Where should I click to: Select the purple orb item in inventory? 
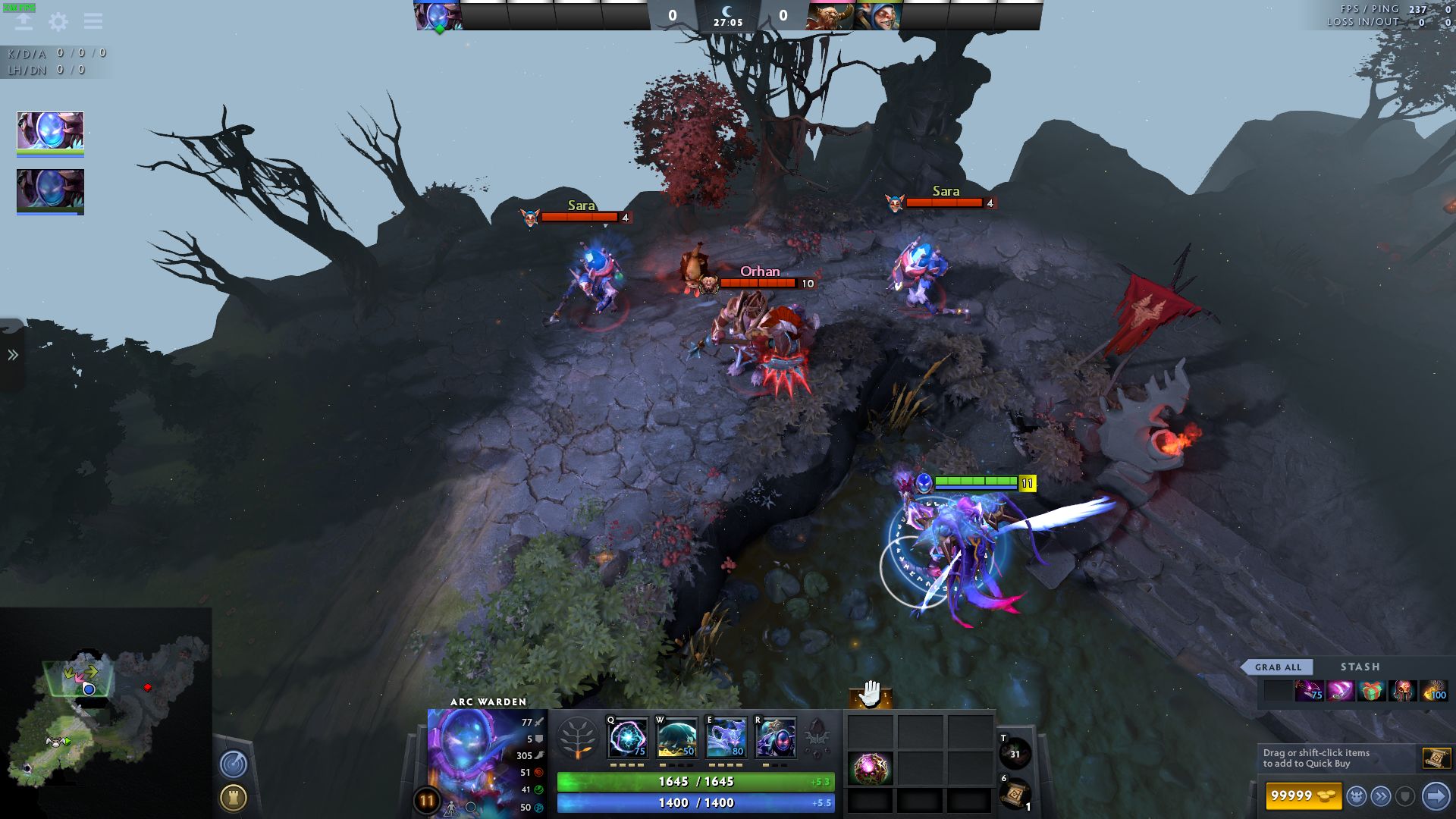point(870,768)
